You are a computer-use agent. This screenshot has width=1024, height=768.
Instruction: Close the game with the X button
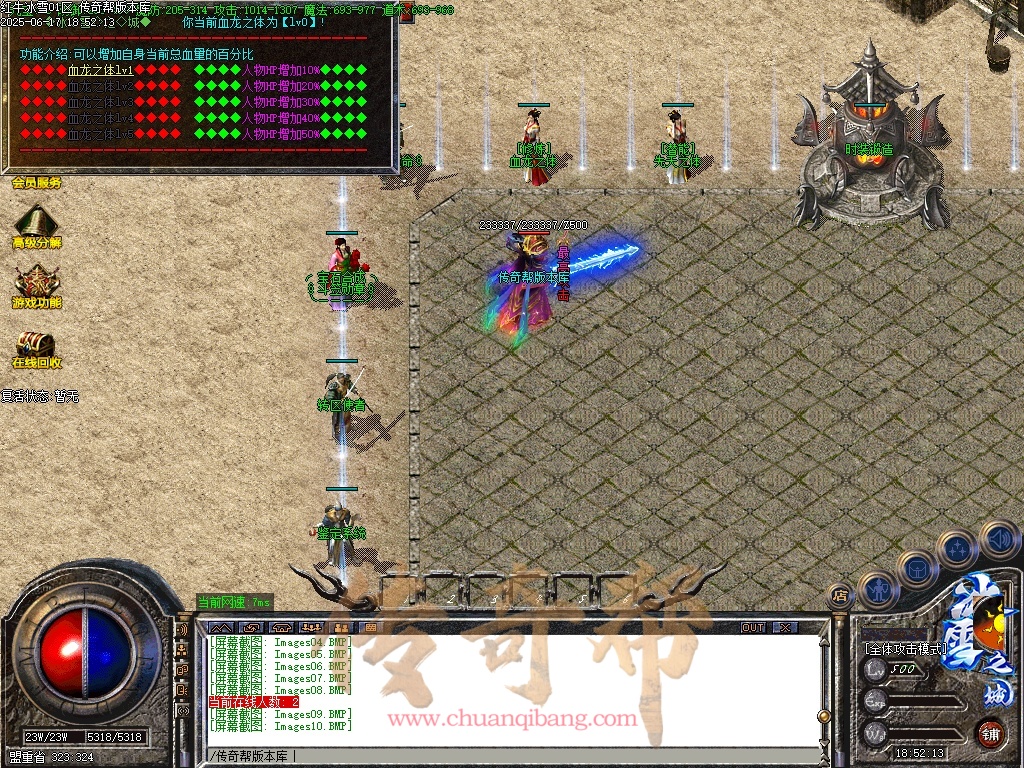786,627
